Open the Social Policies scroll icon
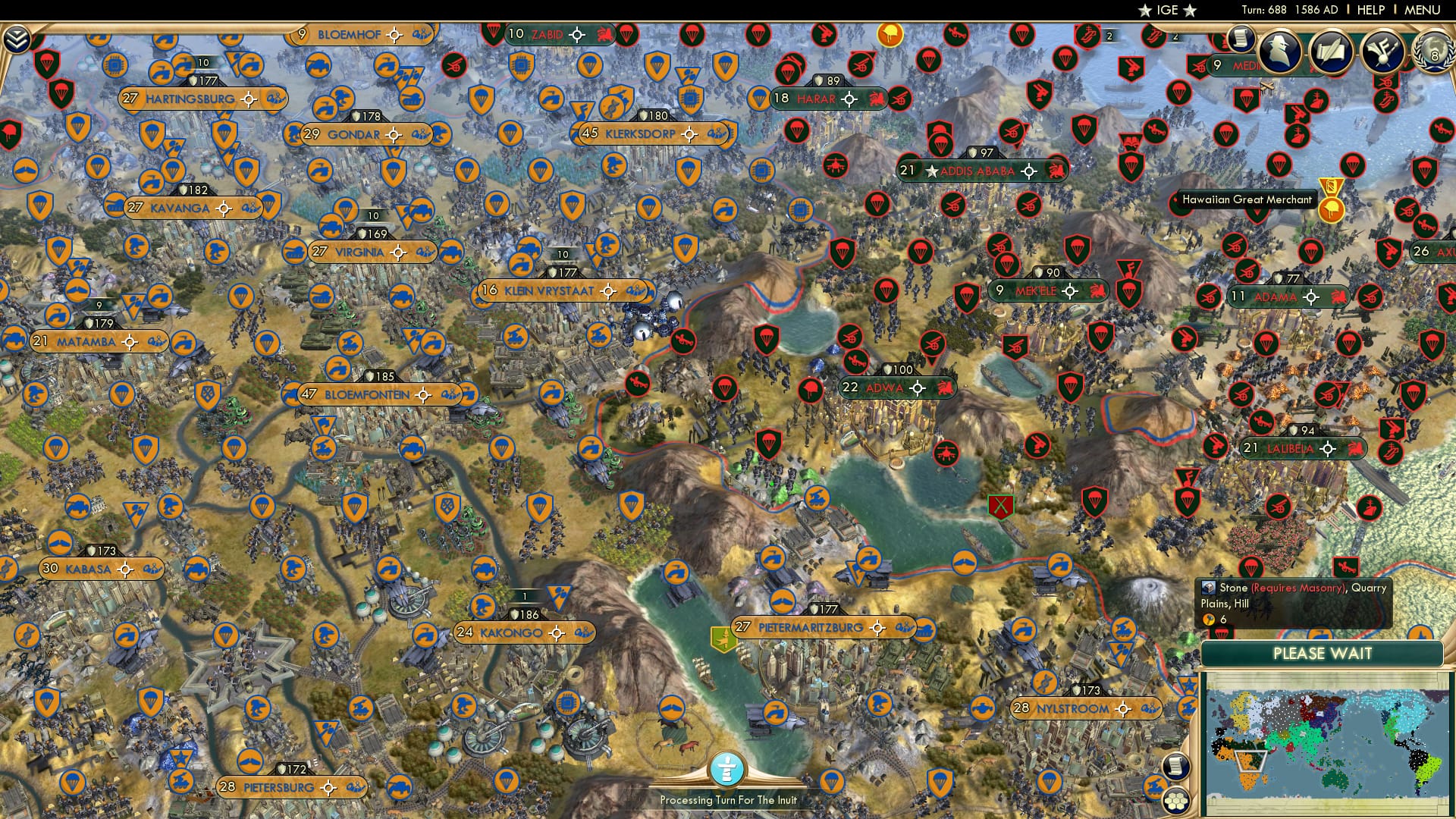The image size is (1456, 819). 1332,50
